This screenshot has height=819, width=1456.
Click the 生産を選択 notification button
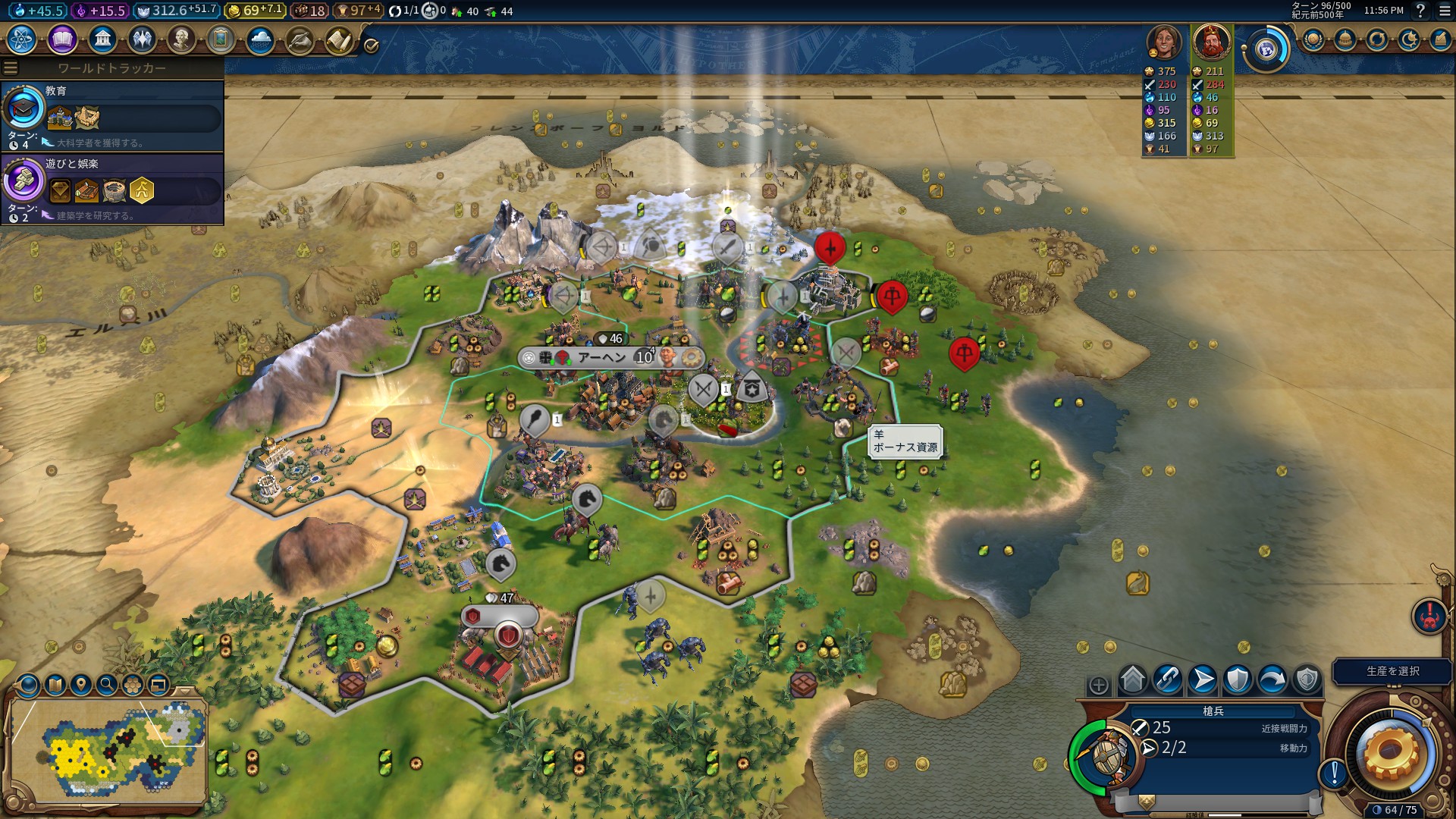1392,671
